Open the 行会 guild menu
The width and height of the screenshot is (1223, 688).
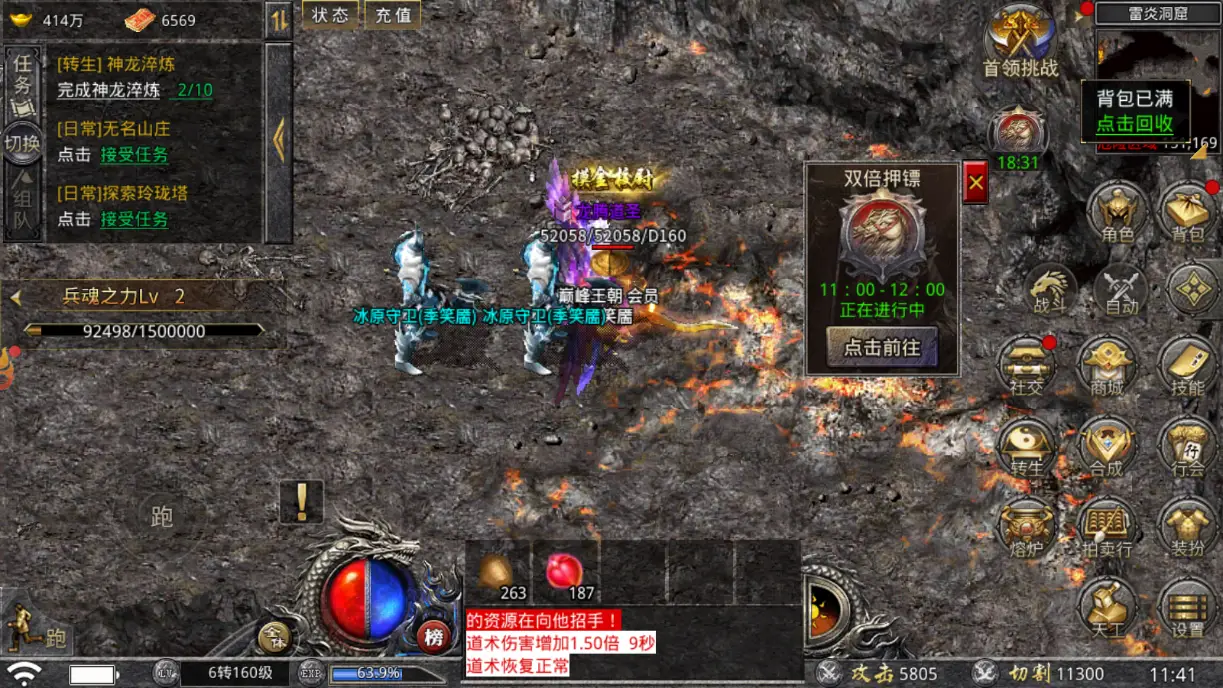point(1187,447)
